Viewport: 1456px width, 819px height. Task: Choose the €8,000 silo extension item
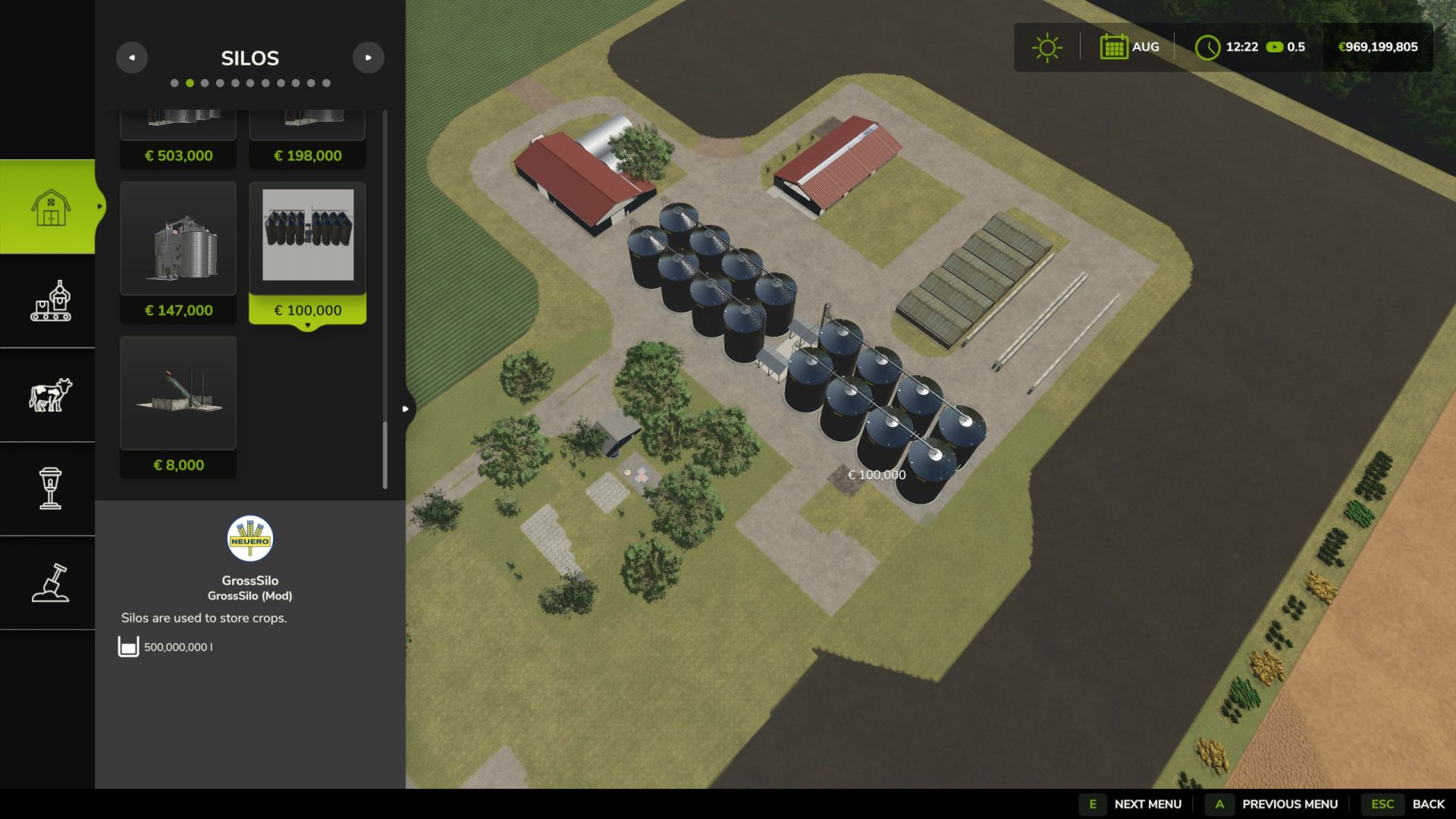pyautogui.click(x=178, y=406)
